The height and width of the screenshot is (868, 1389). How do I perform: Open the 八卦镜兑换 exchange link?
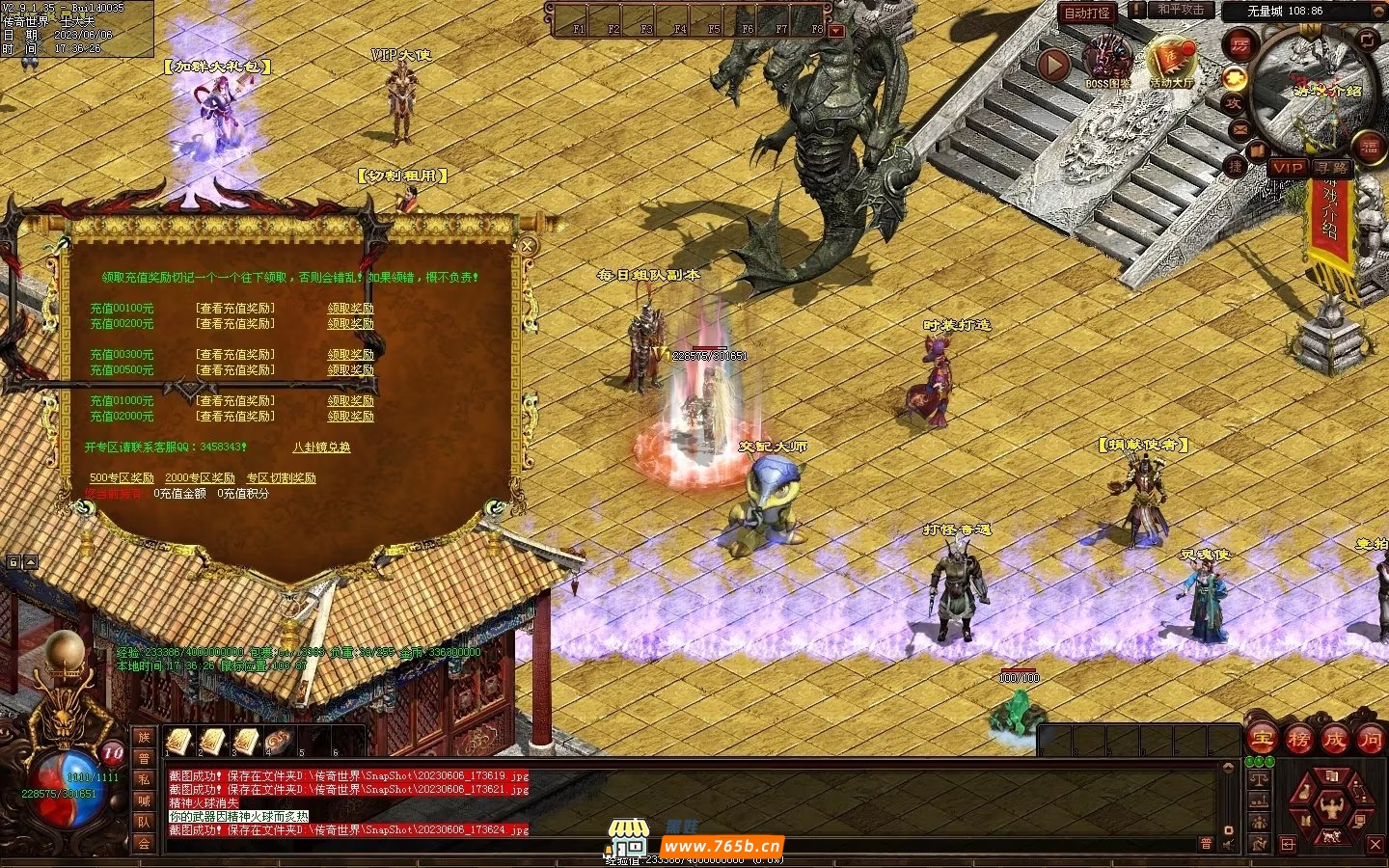tap(321, 448)
